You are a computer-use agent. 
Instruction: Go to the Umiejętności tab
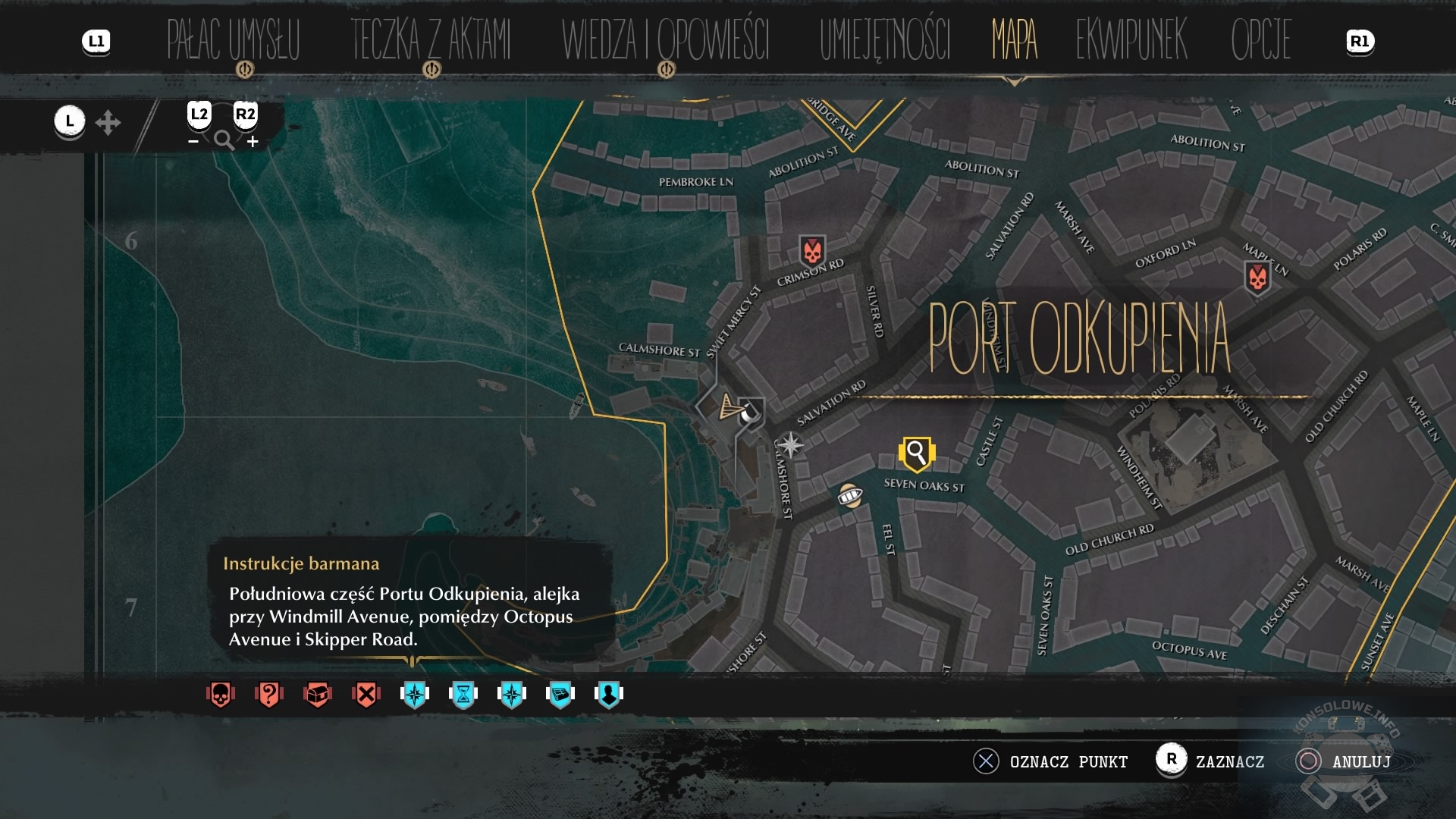(x=884, y=39)
